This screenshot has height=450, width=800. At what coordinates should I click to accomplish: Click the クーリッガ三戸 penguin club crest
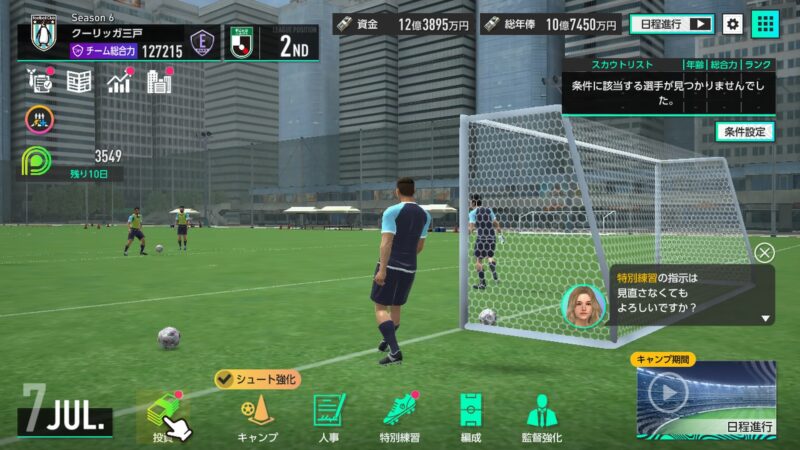tap(43, 40)
